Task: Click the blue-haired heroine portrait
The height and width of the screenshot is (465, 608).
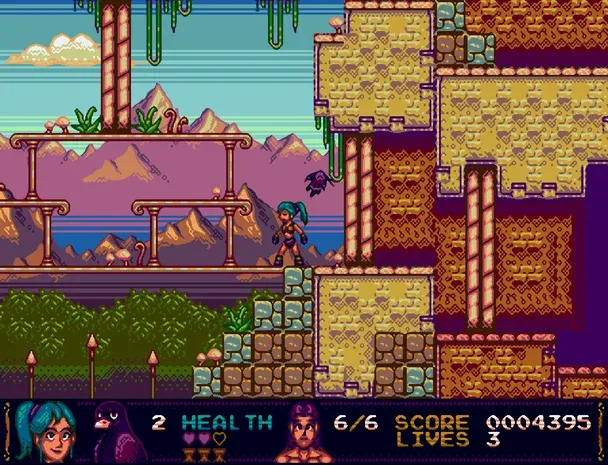Action: tap(47, 430)
